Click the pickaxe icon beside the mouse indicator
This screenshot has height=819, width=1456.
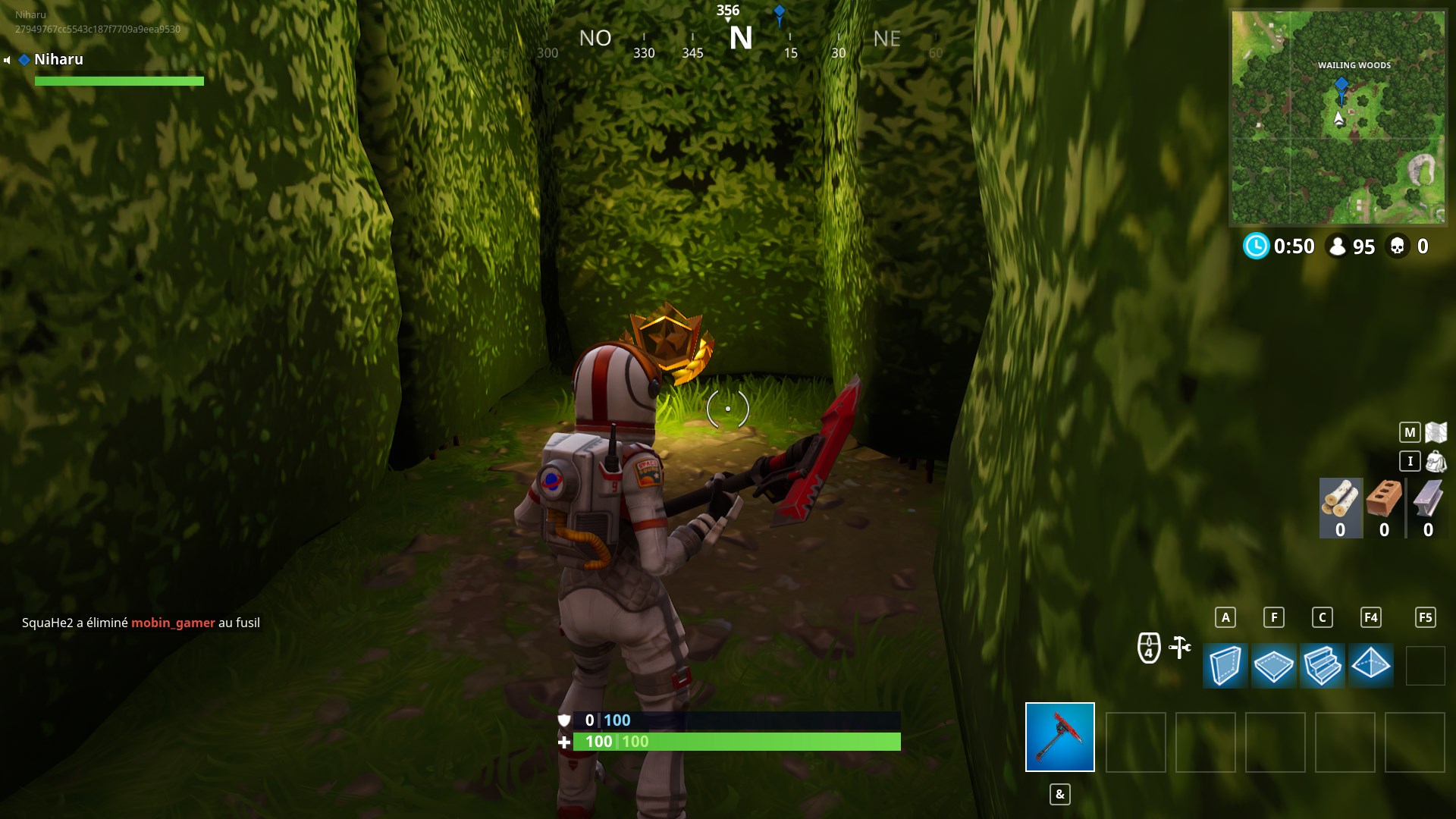pyautogui.click(x=1178, y=646)
